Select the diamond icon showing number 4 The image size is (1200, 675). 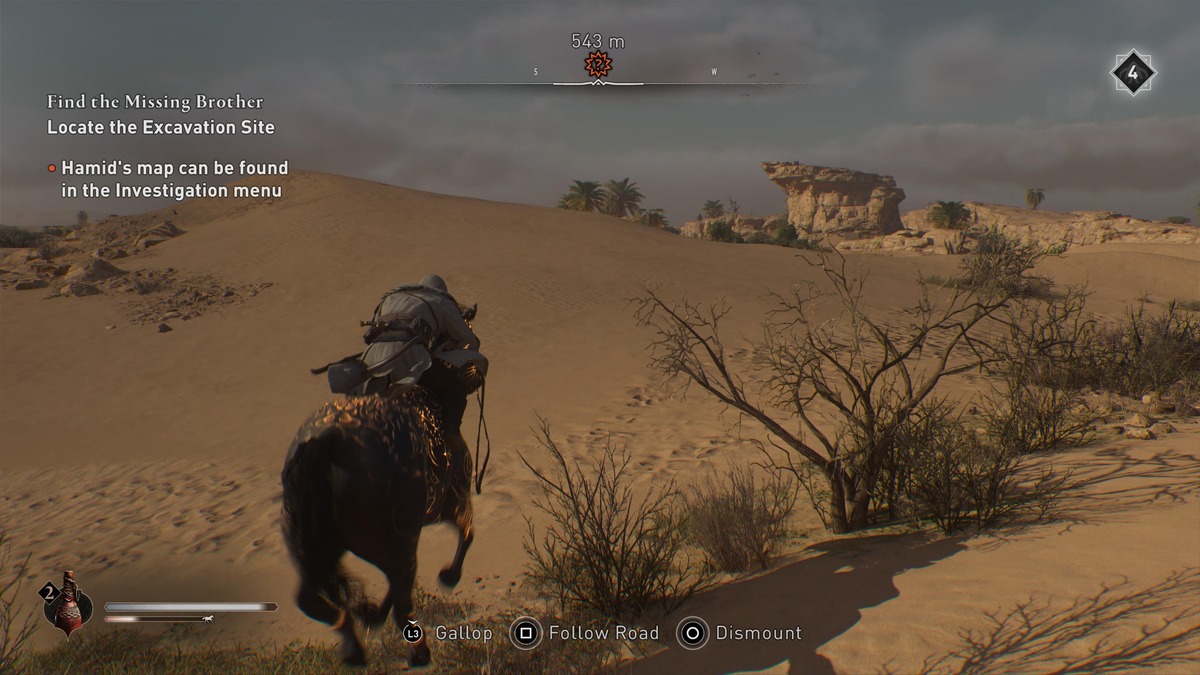pyautogui.click(x=1132, y=73)
